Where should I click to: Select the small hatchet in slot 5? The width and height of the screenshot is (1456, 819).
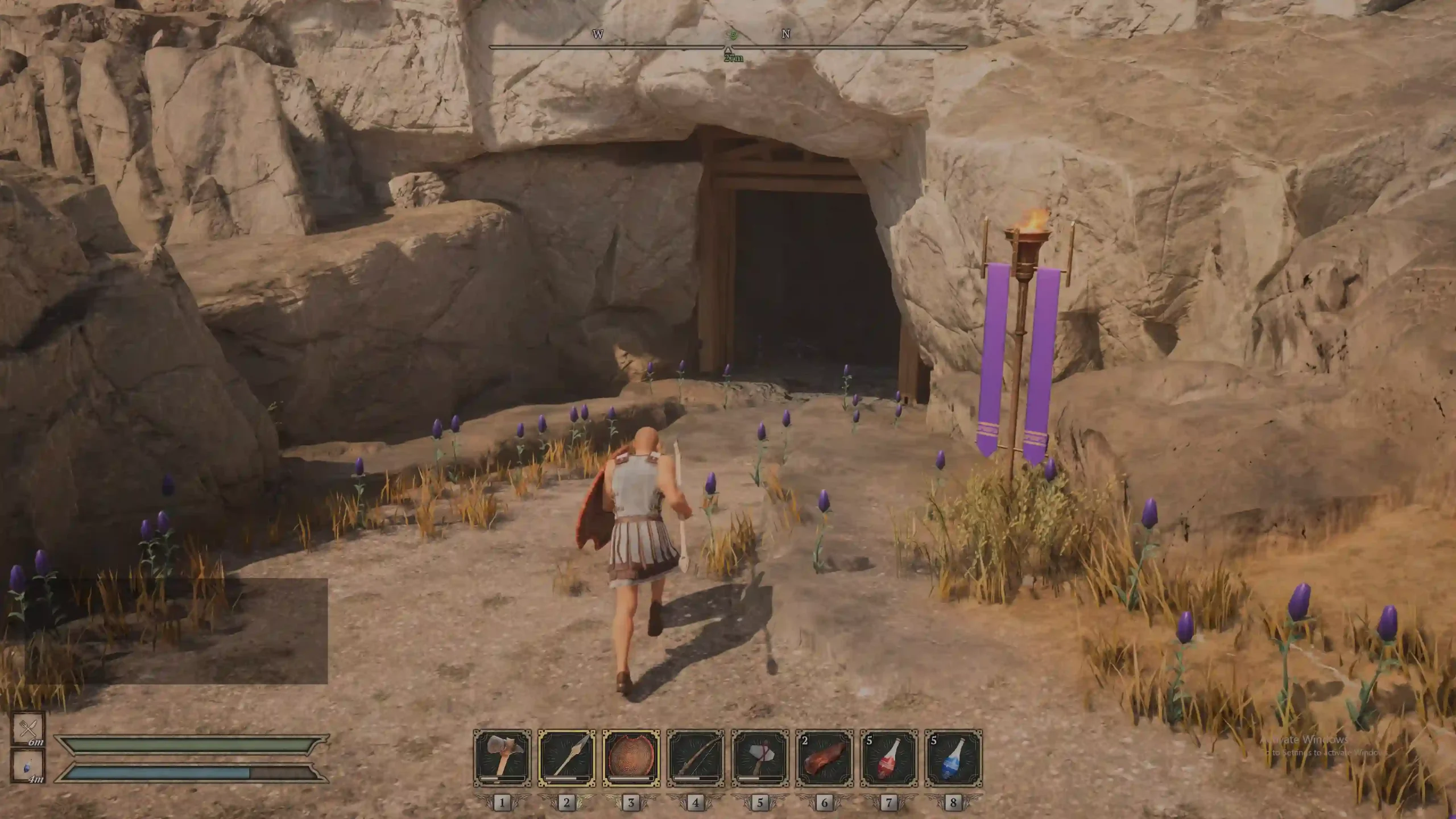760,758
